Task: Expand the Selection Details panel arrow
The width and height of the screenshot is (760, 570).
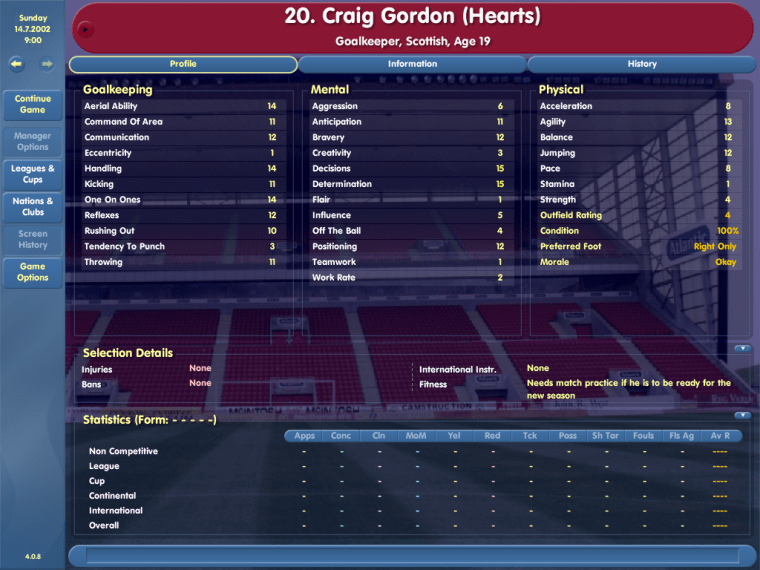Action: coord(742,349)
